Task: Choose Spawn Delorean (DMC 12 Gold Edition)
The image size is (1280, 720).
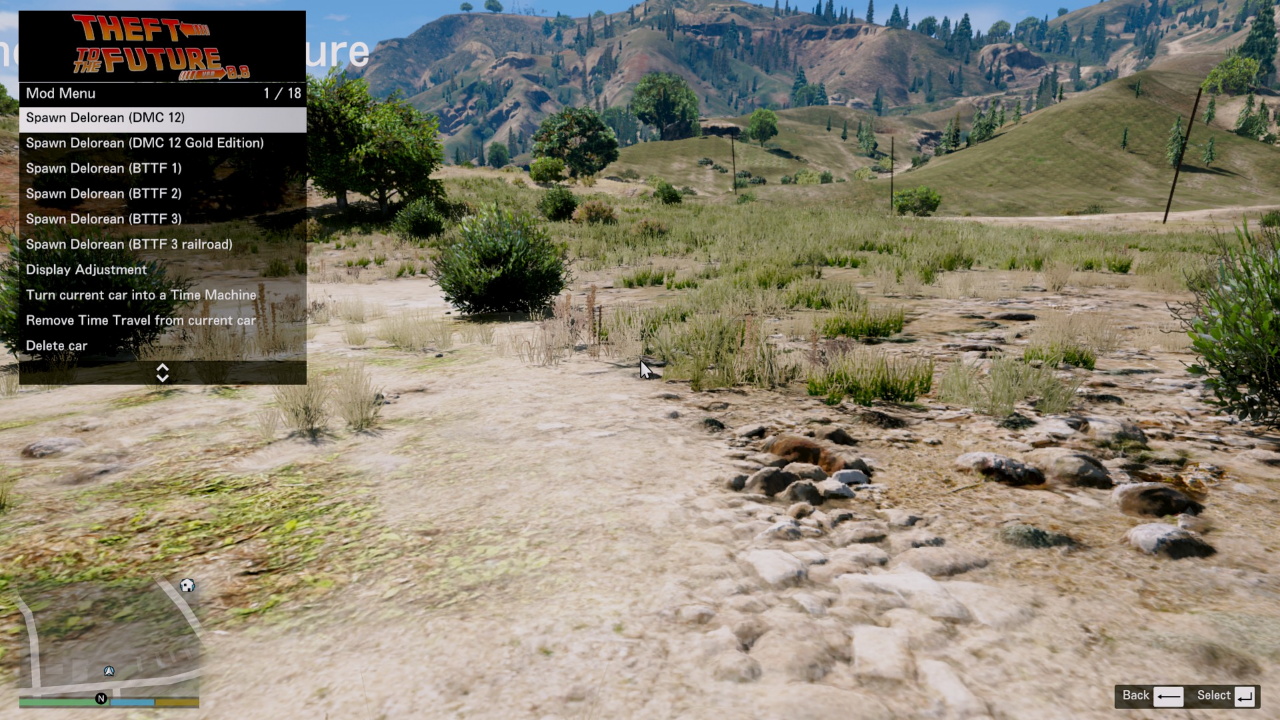Action: (x=162, y=143)
